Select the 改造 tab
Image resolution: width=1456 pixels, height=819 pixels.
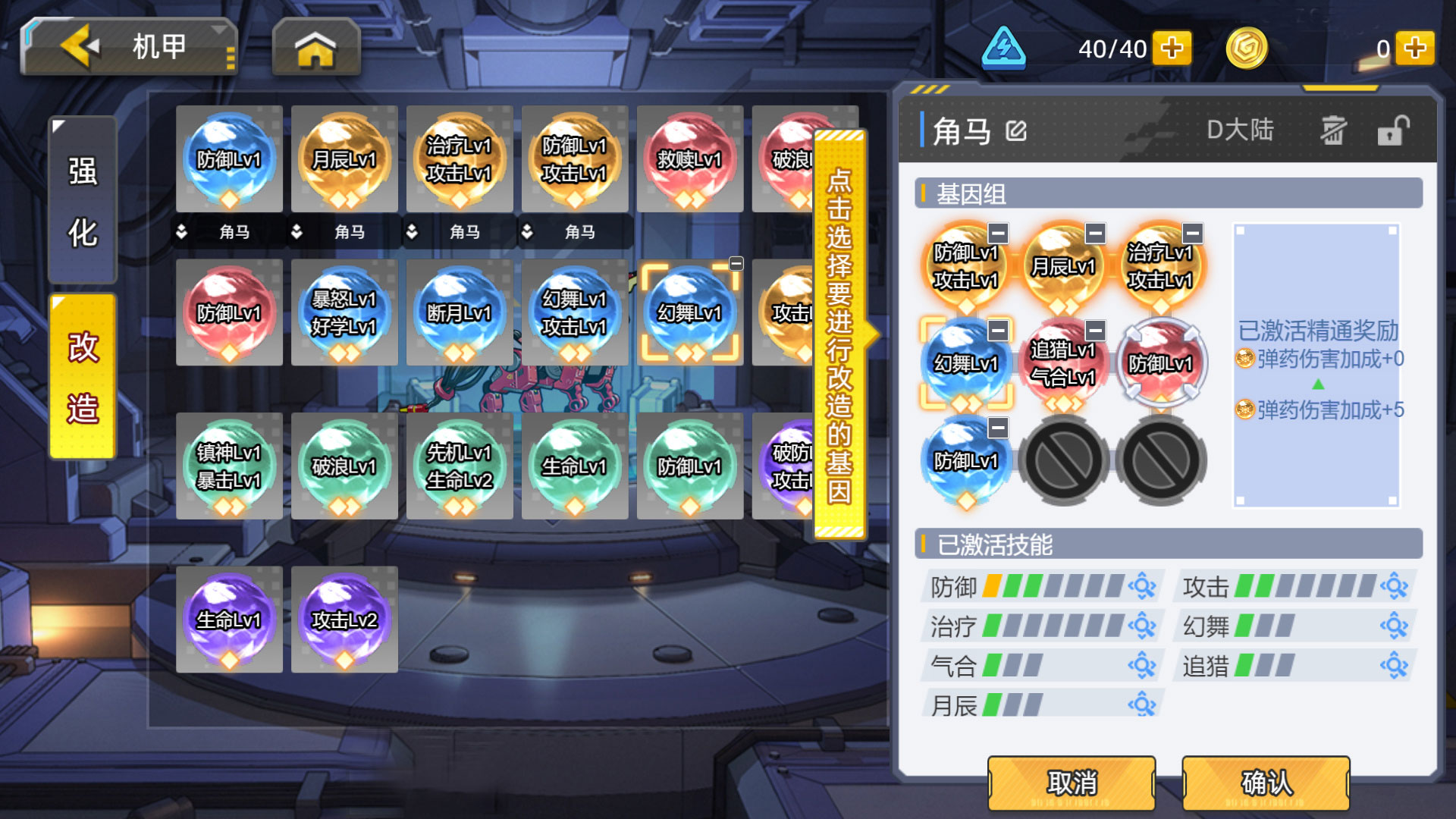(83, 377)
